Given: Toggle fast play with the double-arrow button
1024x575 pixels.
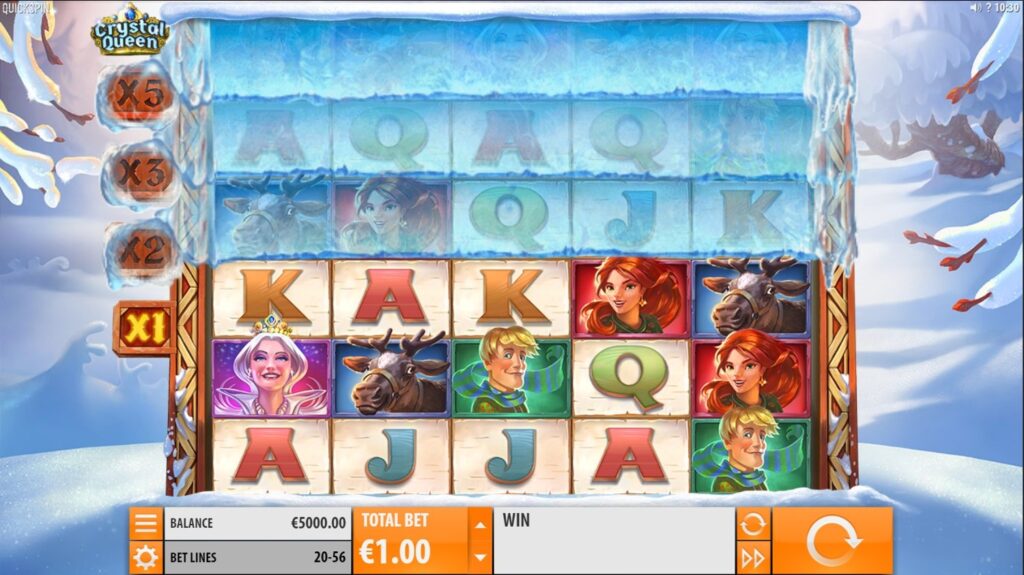Looking at the screenshot, I should pos(753,557).
